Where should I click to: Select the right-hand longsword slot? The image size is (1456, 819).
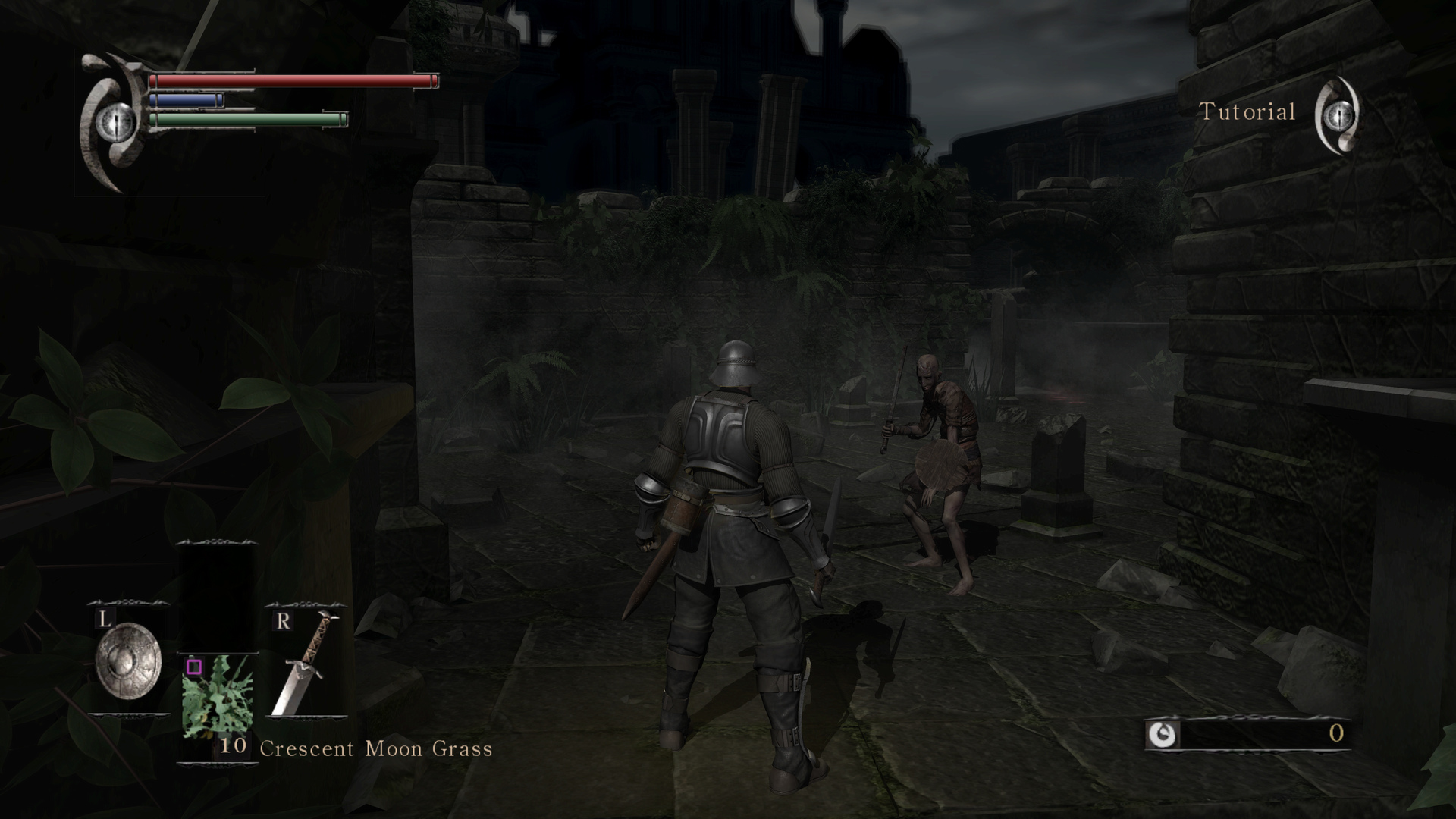pos(306,663)
